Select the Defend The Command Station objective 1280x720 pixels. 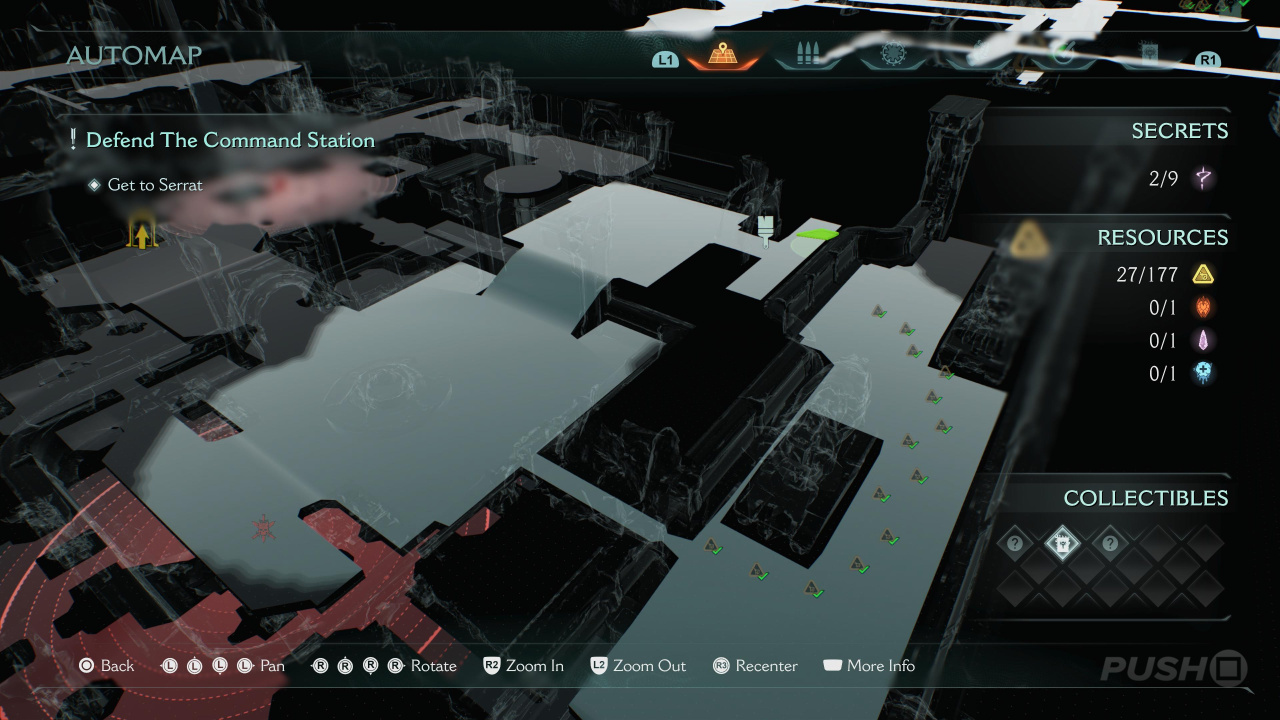(x=230, y=140)
